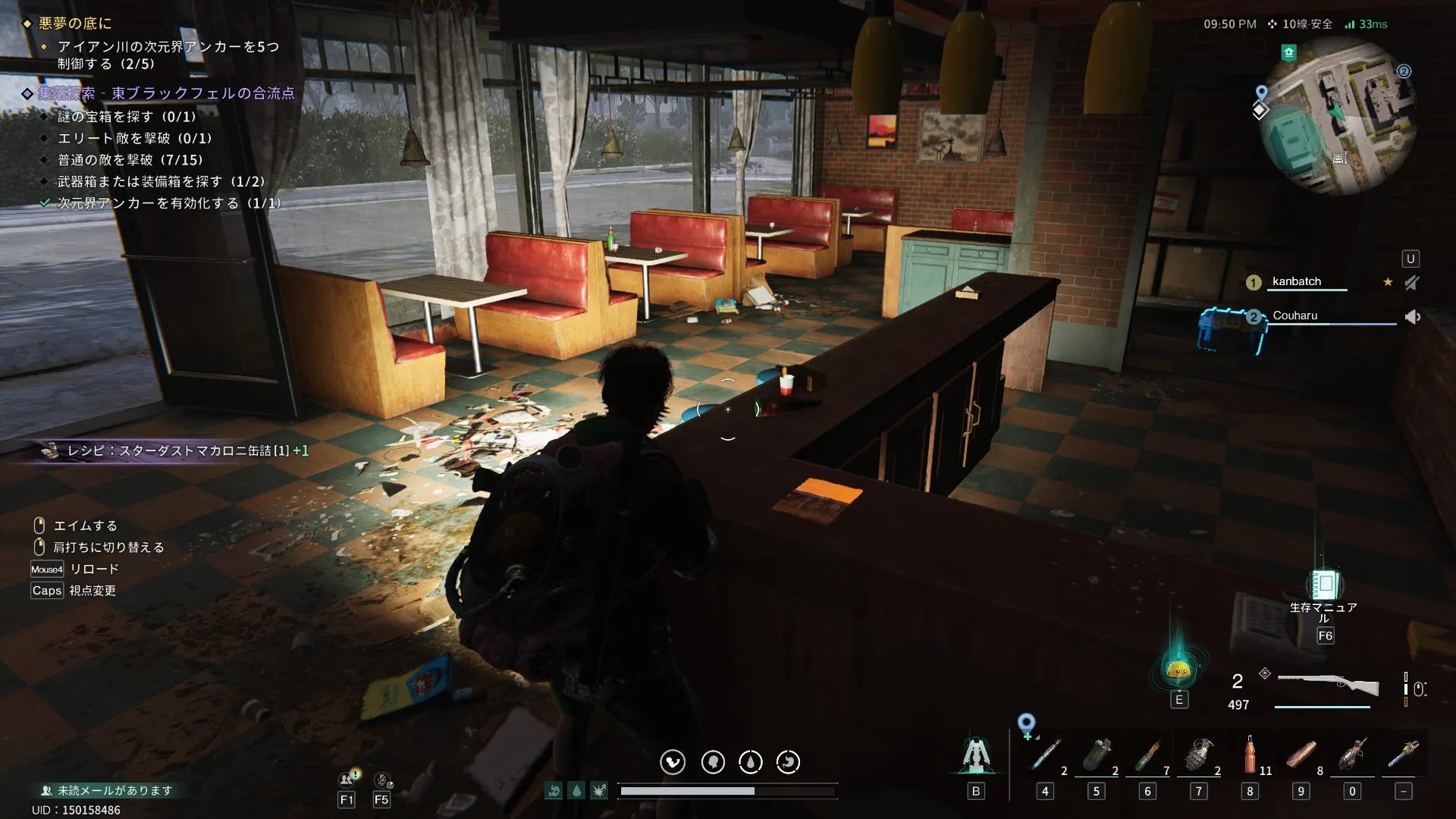Image resolution: width=1456 pixels, height=819 pixels.
Task: Select party member Couharu
Action: pos(1294,315)
